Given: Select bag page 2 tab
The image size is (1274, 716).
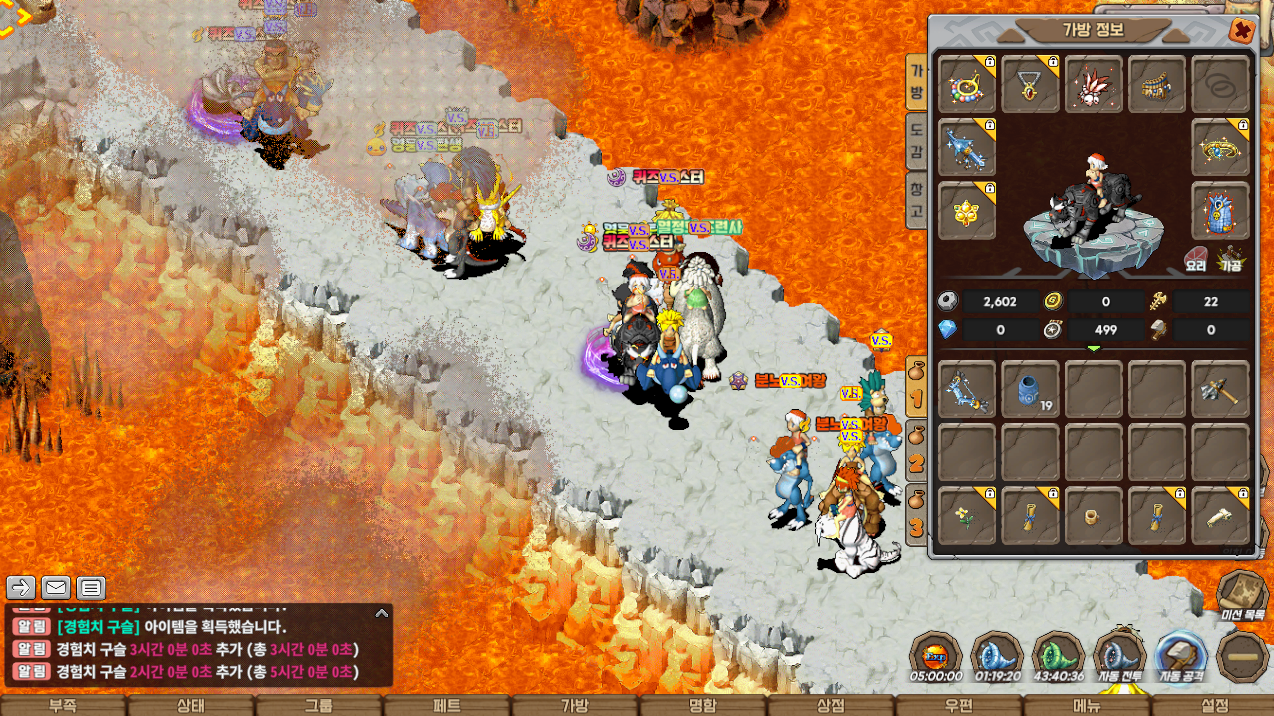Looking at the screenshot, I should click(915, 452).
